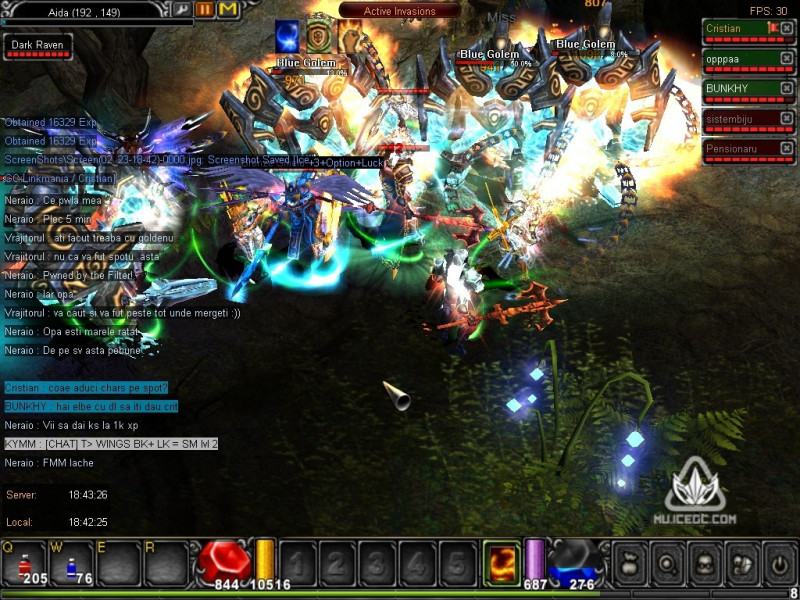Open the yellow M menu button

pos(227,9)
